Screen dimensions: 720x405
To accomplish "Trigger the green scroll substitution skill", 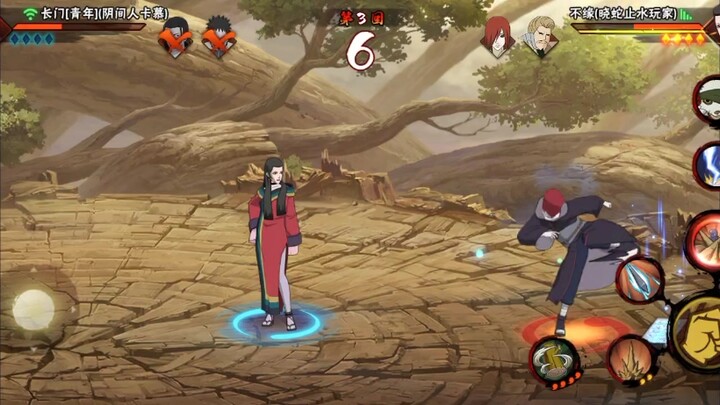I will 553,360.
